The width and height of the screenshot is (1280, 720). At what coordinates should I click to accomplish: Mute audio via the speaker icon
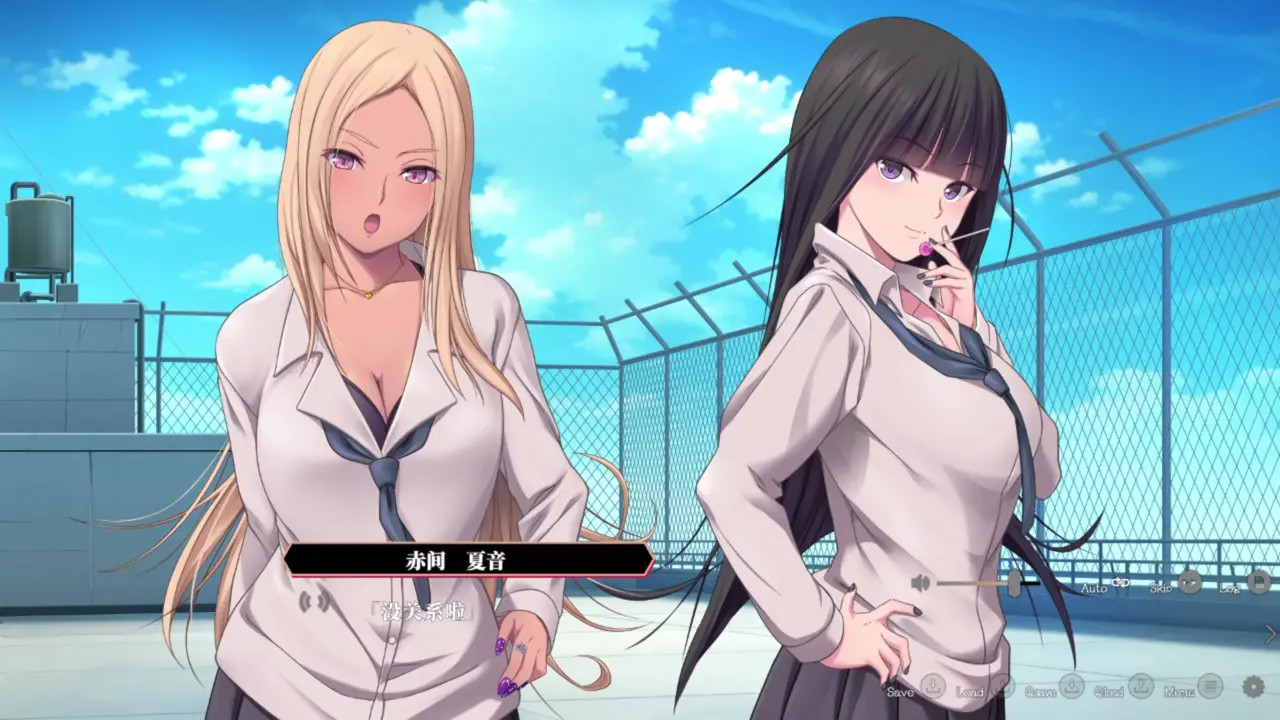921,583
